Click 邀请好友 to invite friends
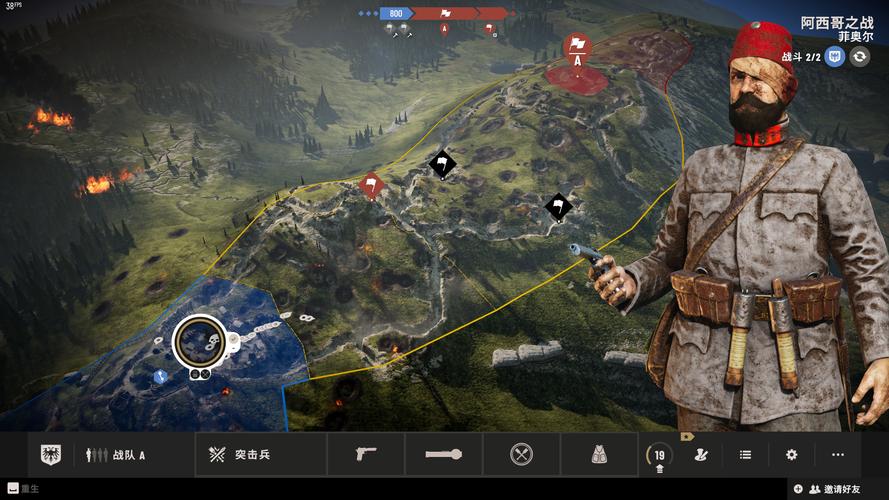The width and height of the screenshot is (889, 500). (837, 489)
